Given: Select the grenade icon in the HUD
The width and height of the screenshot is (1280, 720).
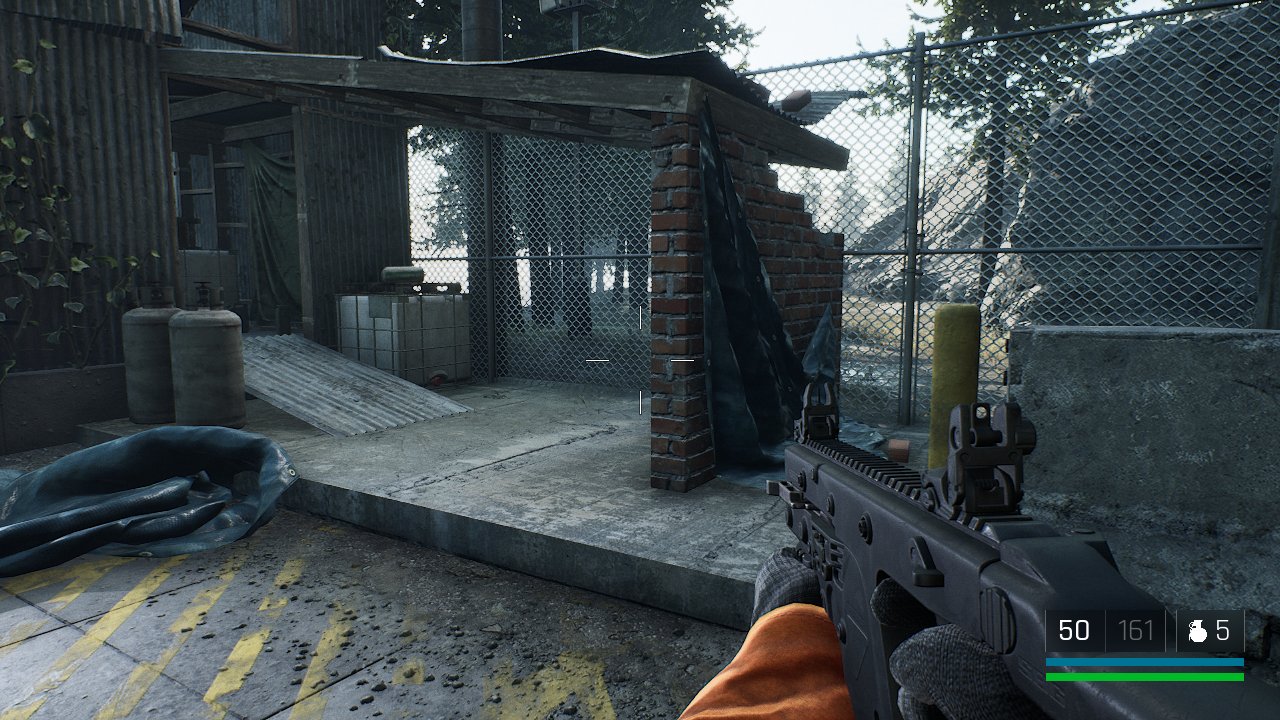Looking at the screenshot, I should (1196, 631).
